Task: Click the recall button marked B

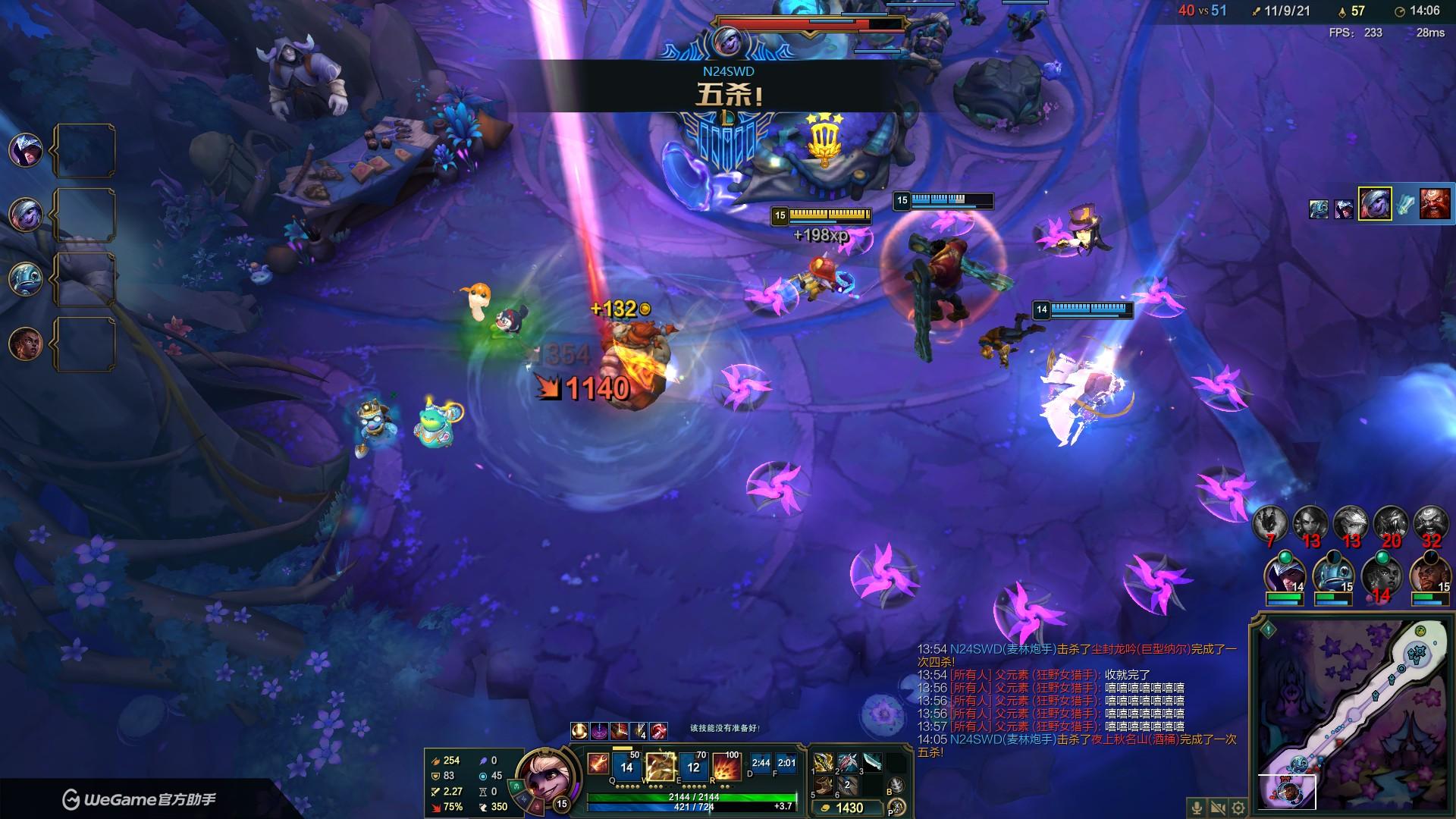Action: click(896, 786)
